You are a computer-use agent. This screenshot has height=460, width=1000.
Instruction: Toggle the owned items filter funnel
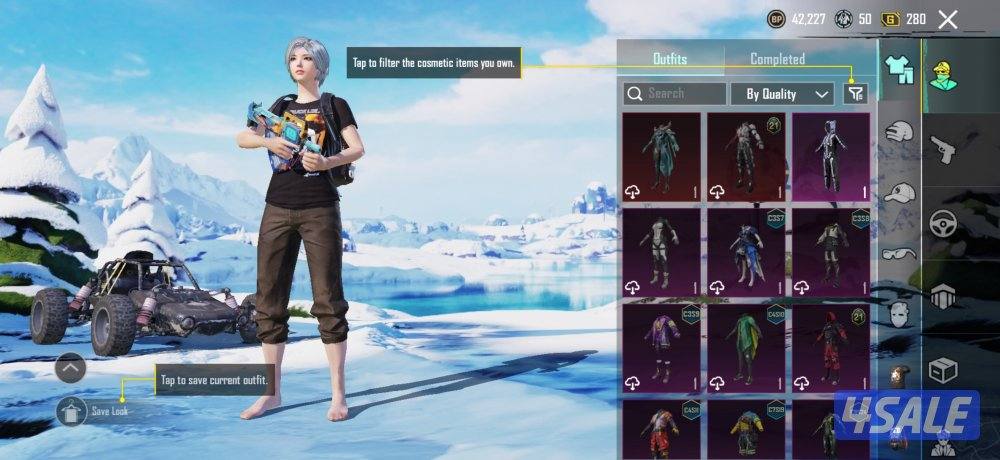click(x=855, y=94)
